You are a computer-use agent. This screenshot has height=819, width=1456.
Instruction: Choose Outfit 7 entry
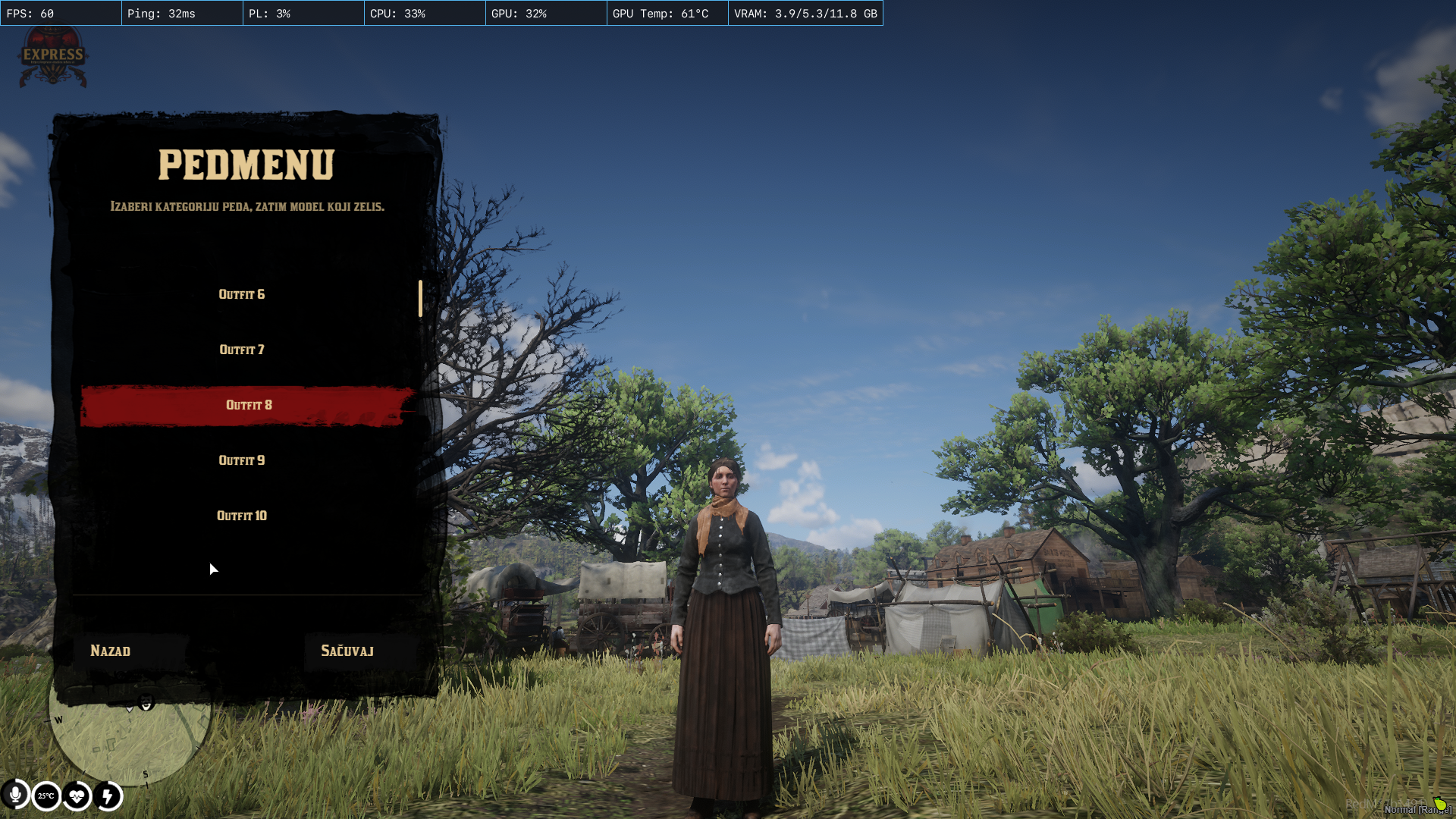pos(242,350)
